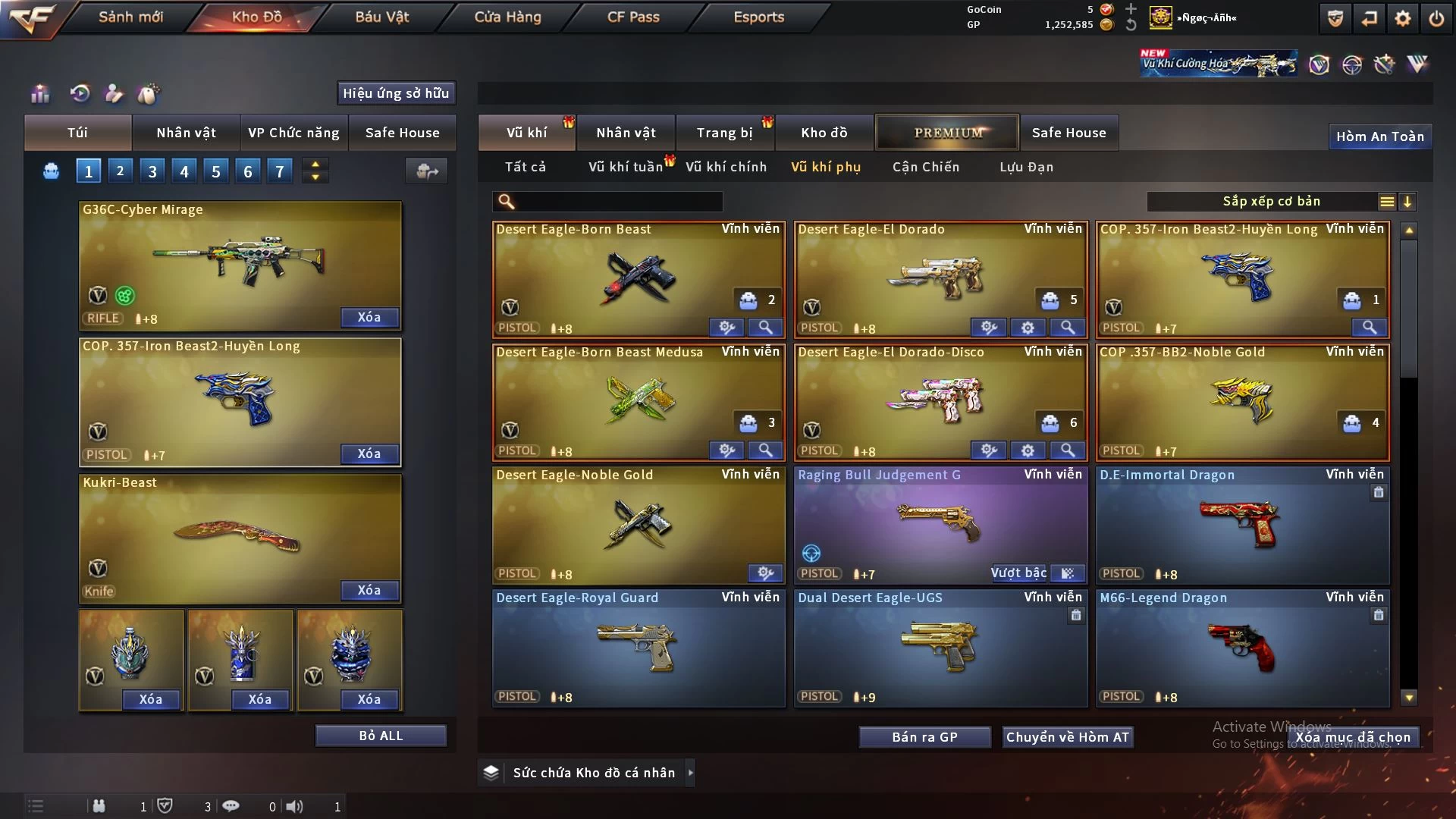1456x819 pixels.
Task: Clear all equipped items with Bỏ ALL
Action: pyautogui.click(x=381, y=736)
